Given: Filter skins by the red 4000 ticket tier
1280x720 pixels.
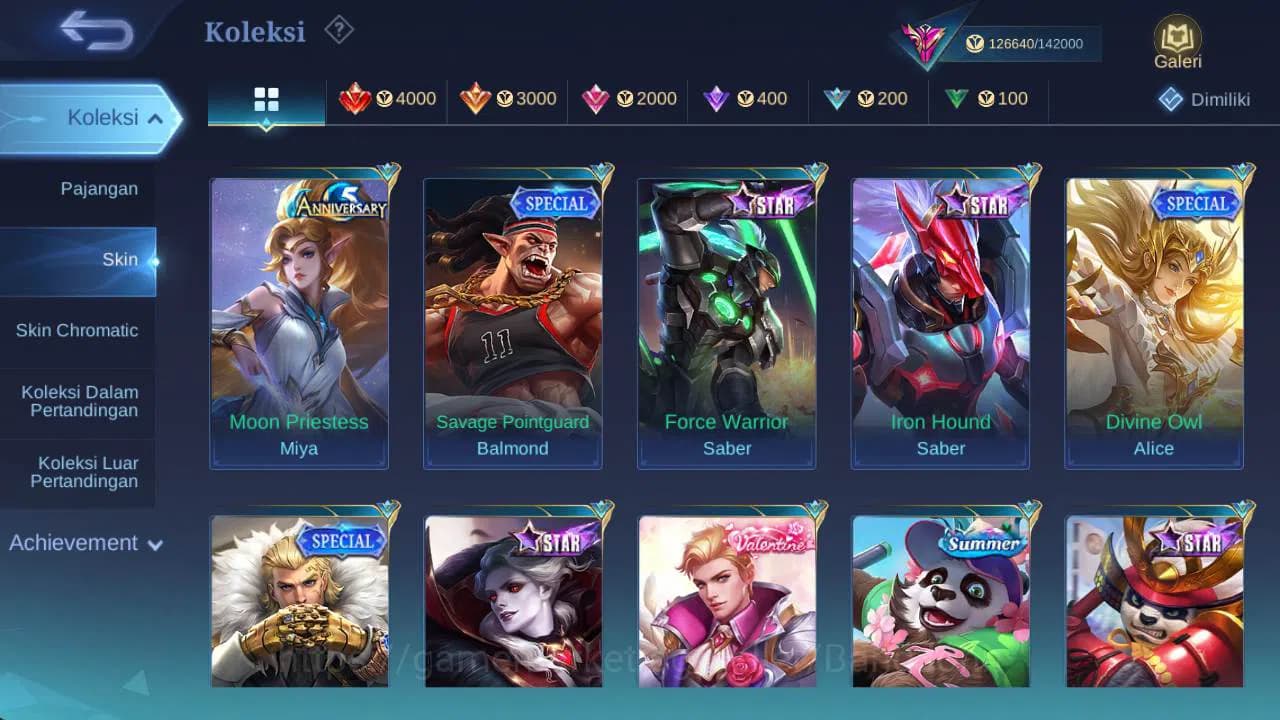Looking at the screenshot, I should point(390,99).
